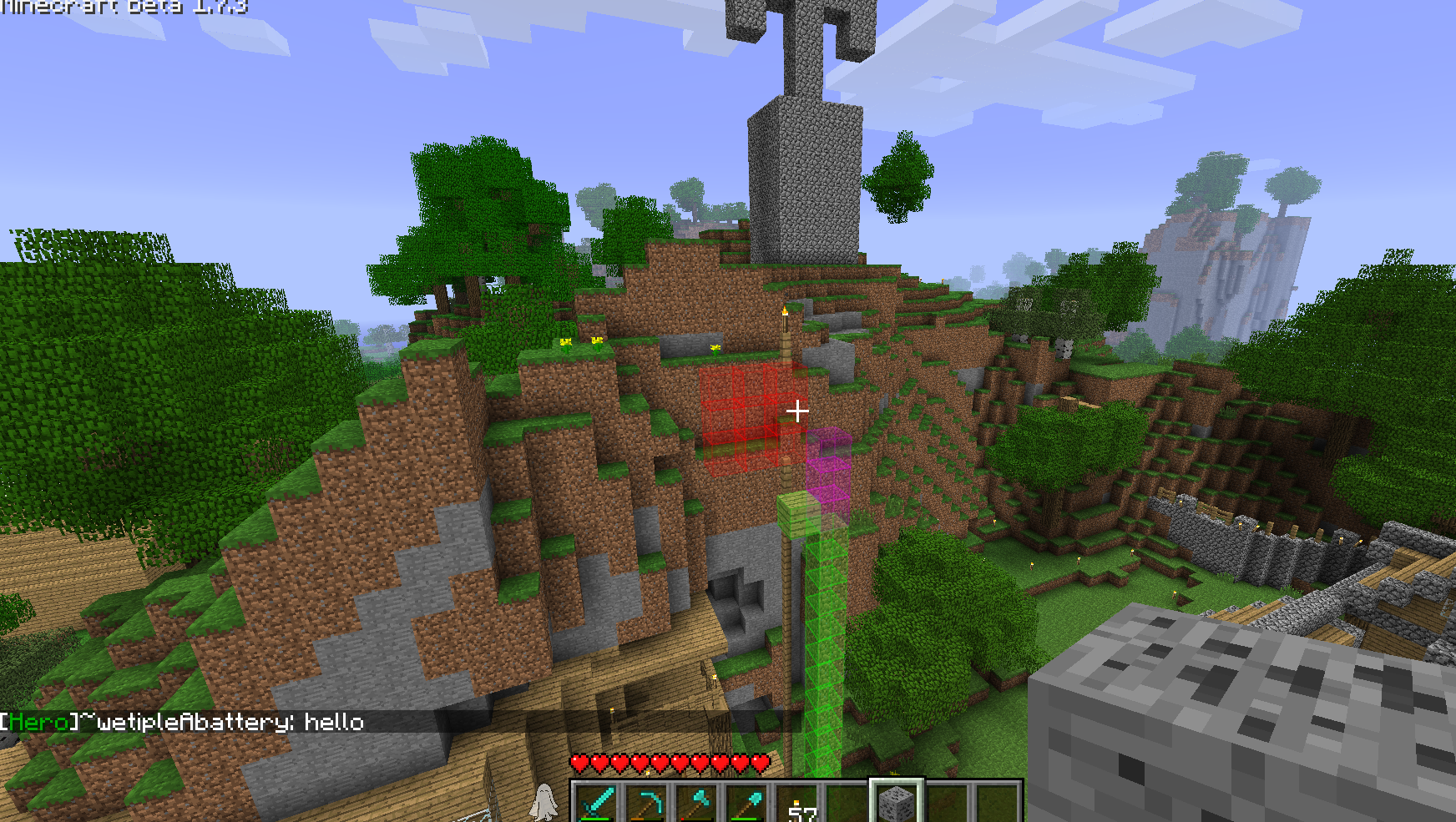Click the highlighted gravel block slot
Screen dimensions: 1456x822
pyautogui.click(x=897, y=804)
